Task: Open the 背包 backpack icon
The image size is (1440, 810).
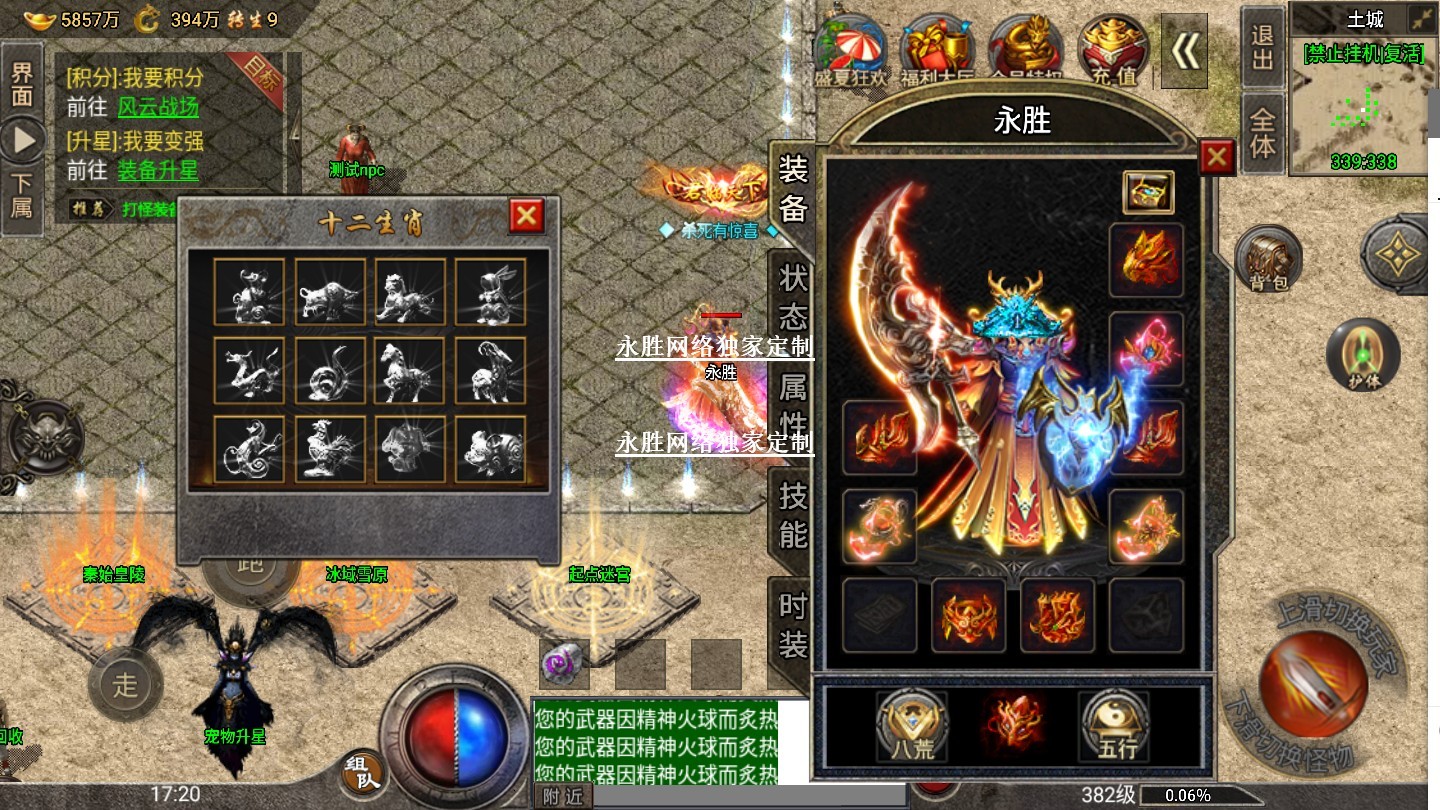Action: point(1268,259)
